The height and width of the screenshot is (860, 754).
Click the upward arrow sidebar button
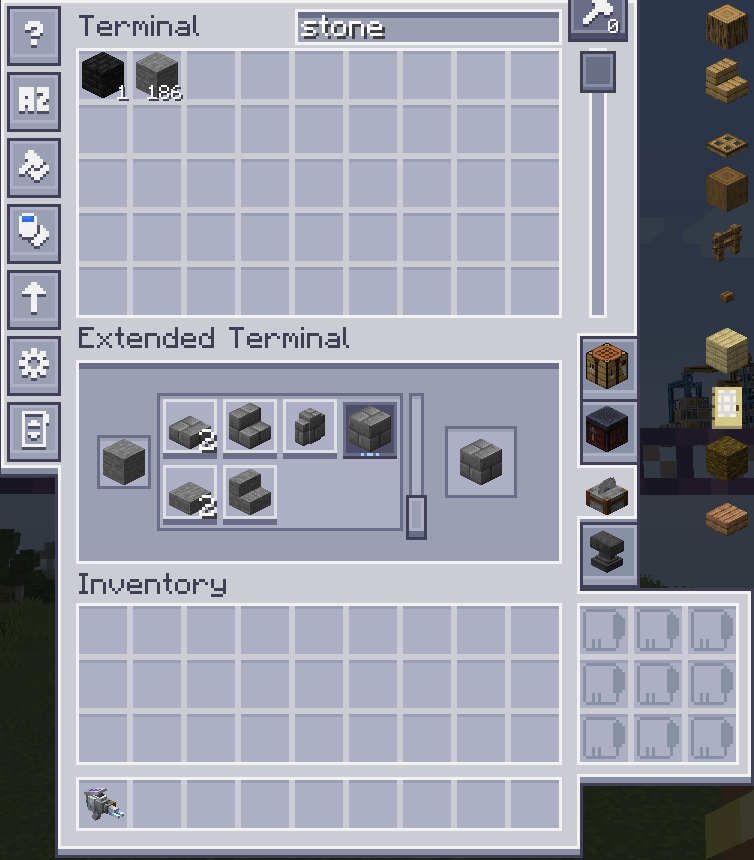[x=34, y=299]
